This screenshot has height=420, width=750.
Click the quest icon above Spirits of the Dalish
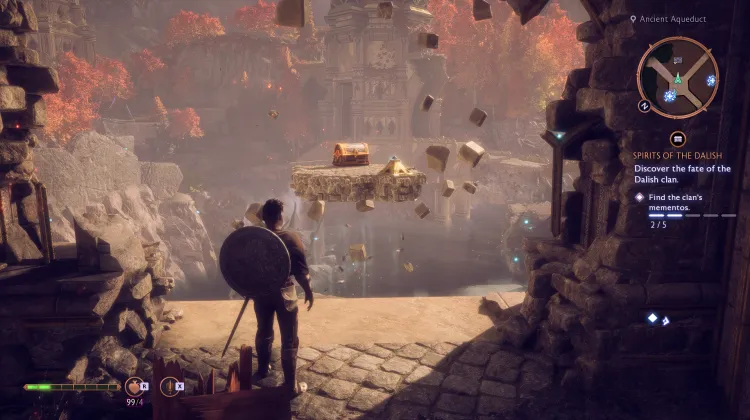pos(677,139)
